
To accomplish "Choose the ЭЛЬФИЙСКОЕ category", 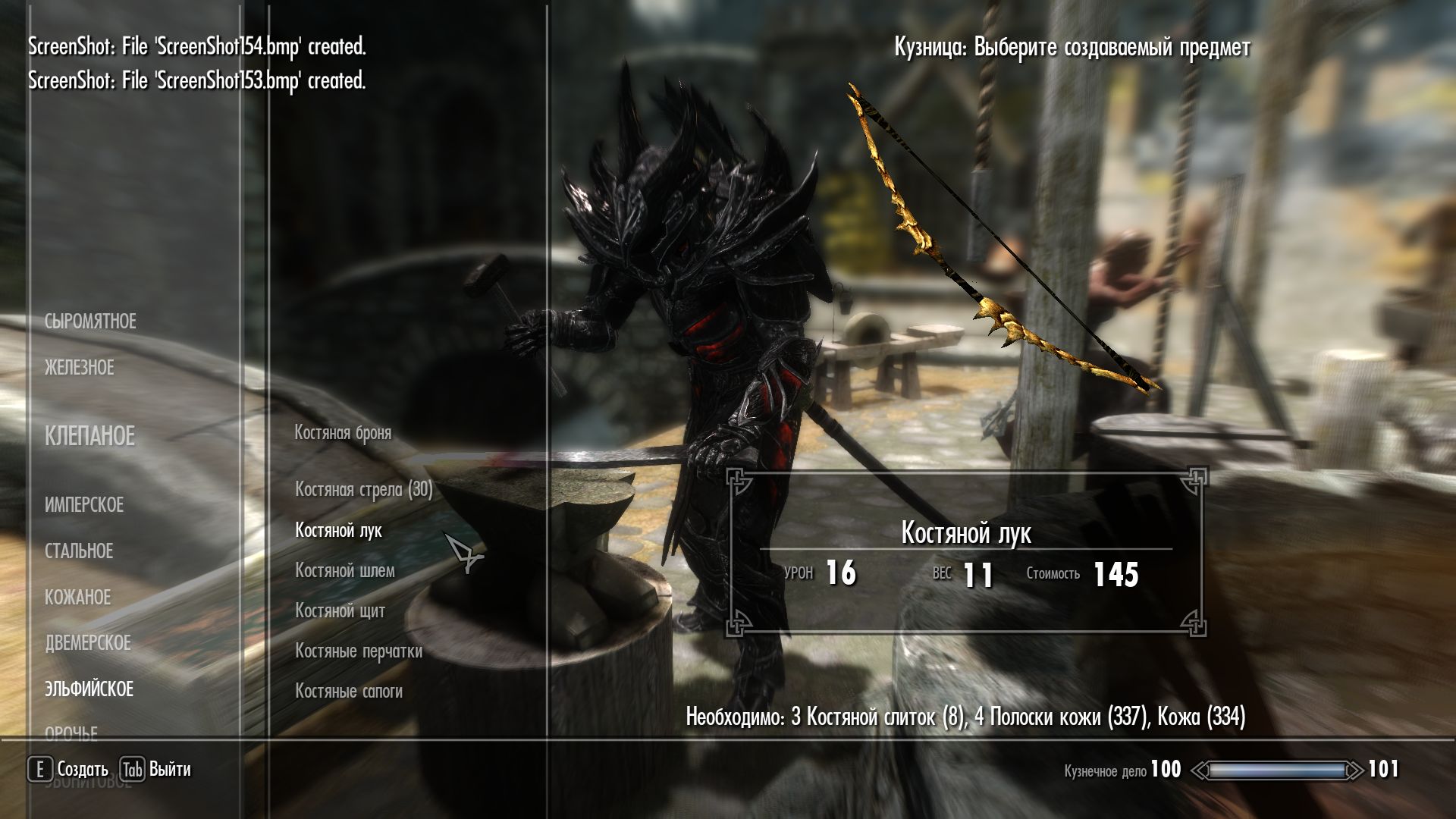I will [x=89, y=689].
